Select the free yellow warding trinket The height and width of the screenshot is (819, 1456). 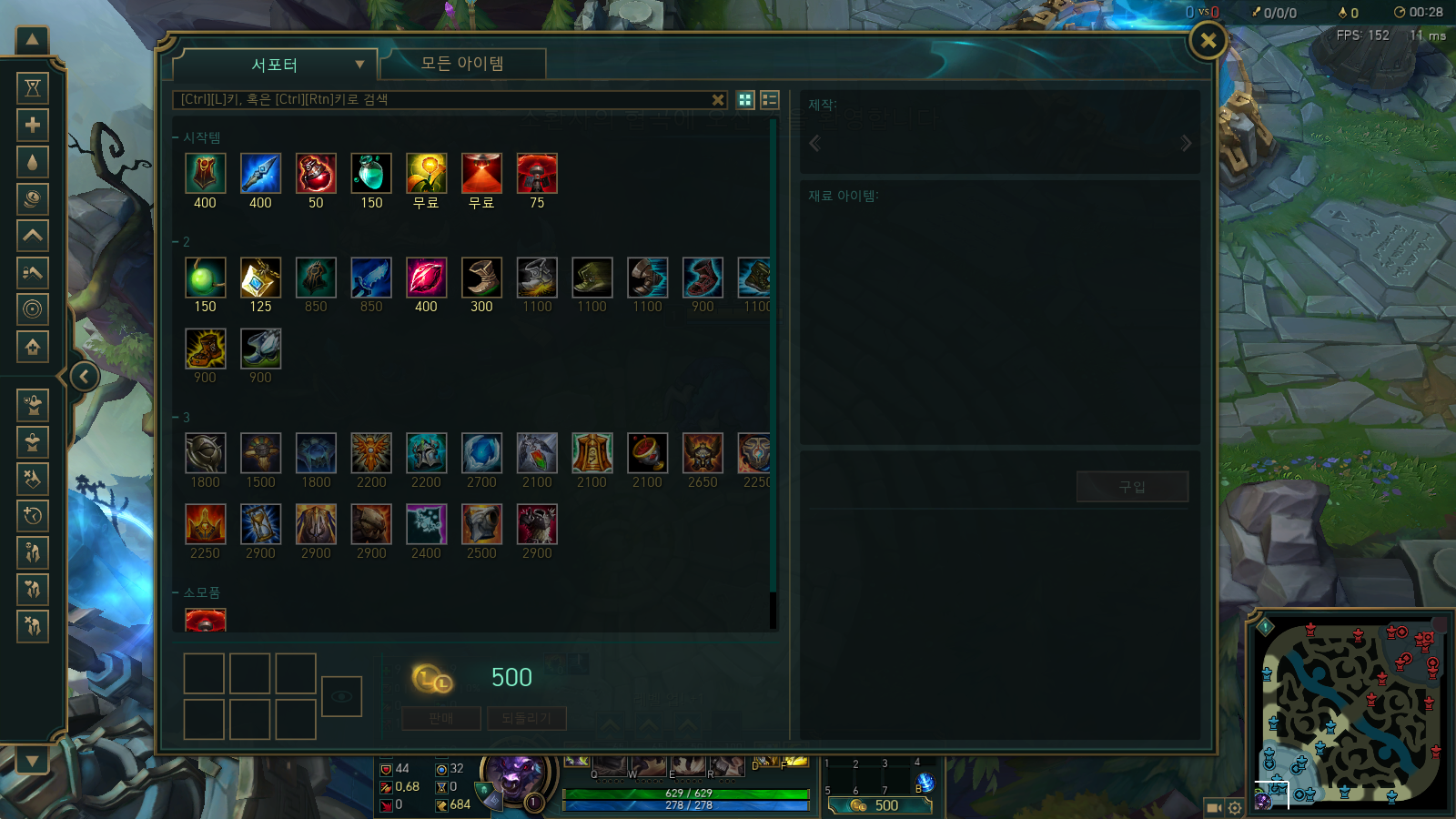426,174
